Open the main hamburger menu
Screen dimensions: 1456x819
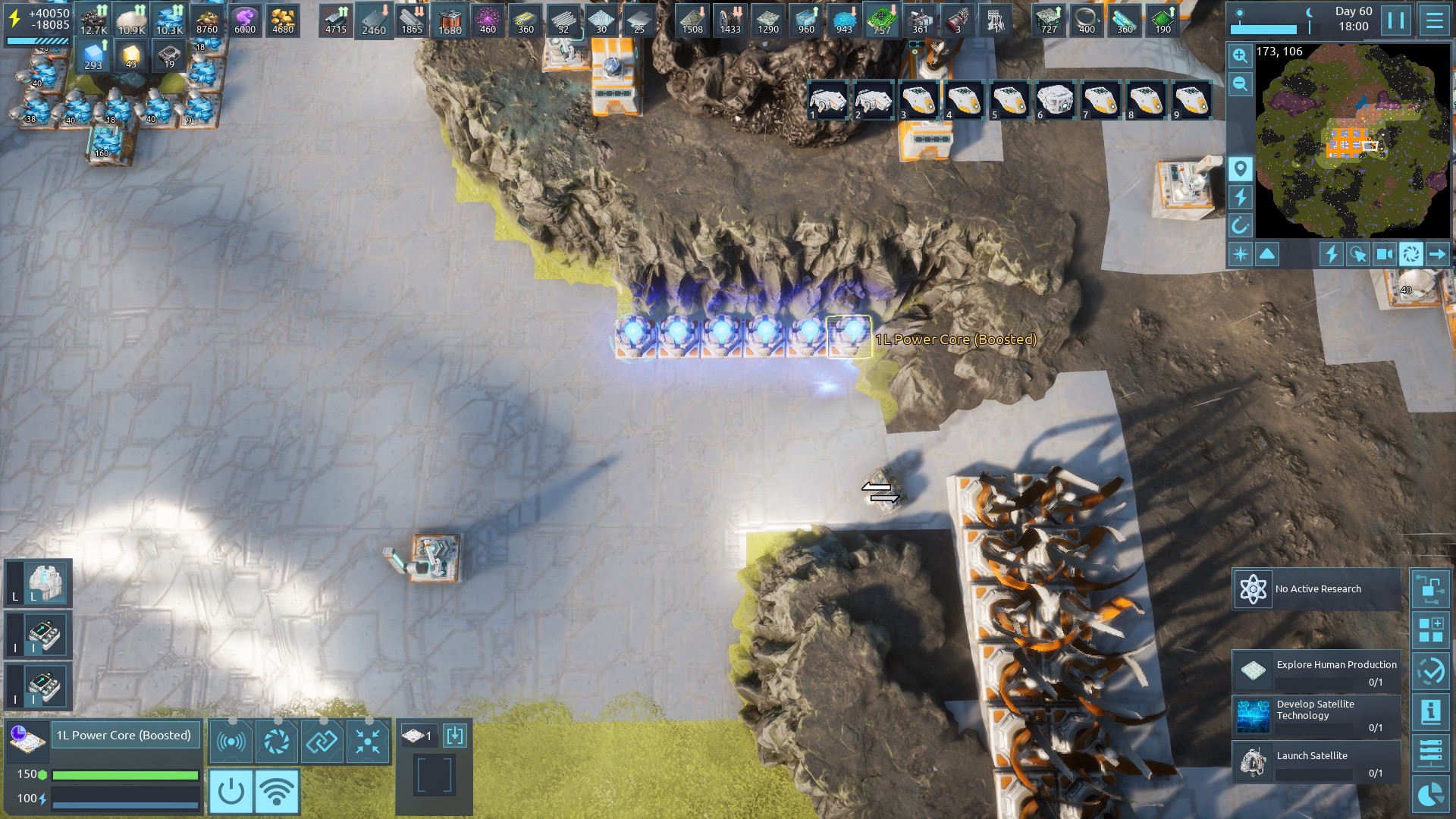(x=1434, y=20)
